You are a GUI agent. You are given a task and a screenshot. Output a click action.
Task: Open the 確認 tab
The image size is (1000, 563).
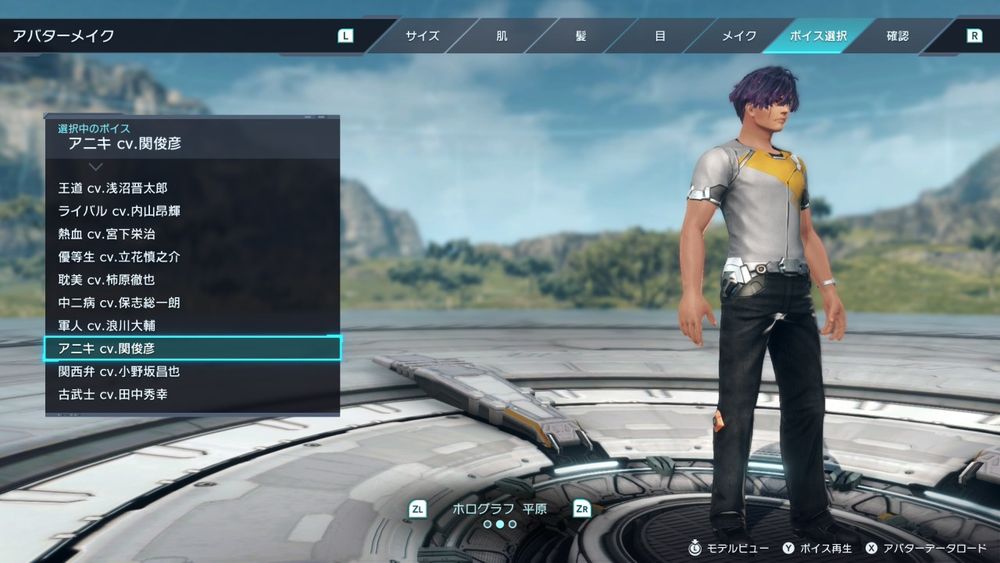897,36
